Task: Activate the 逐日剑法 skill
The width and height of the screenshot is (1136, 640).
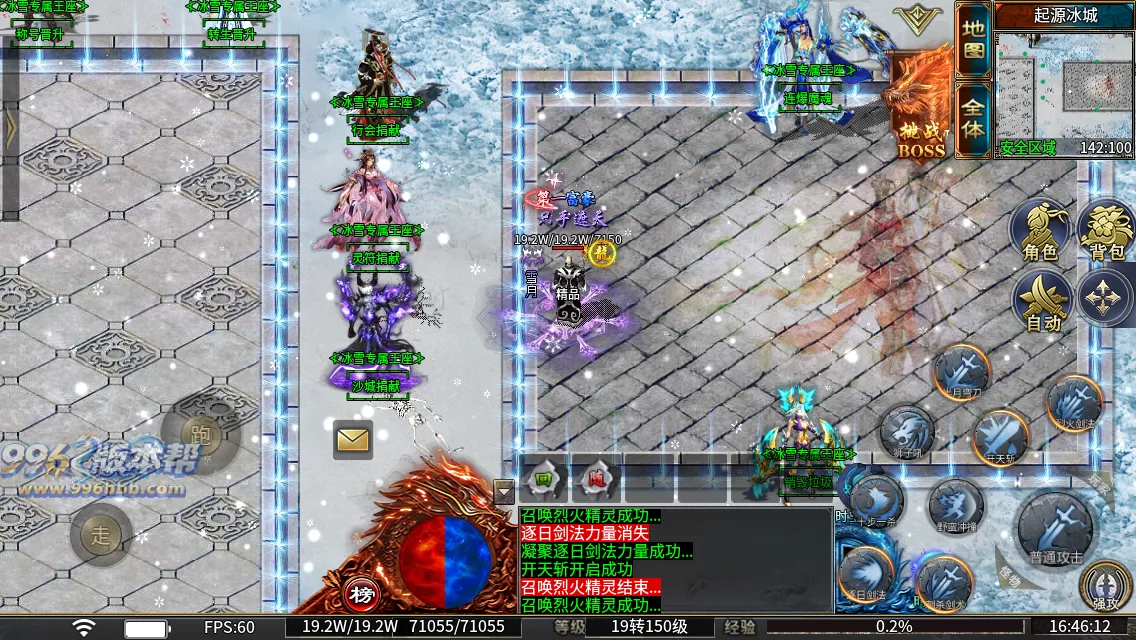Action: tap(865, 576)
